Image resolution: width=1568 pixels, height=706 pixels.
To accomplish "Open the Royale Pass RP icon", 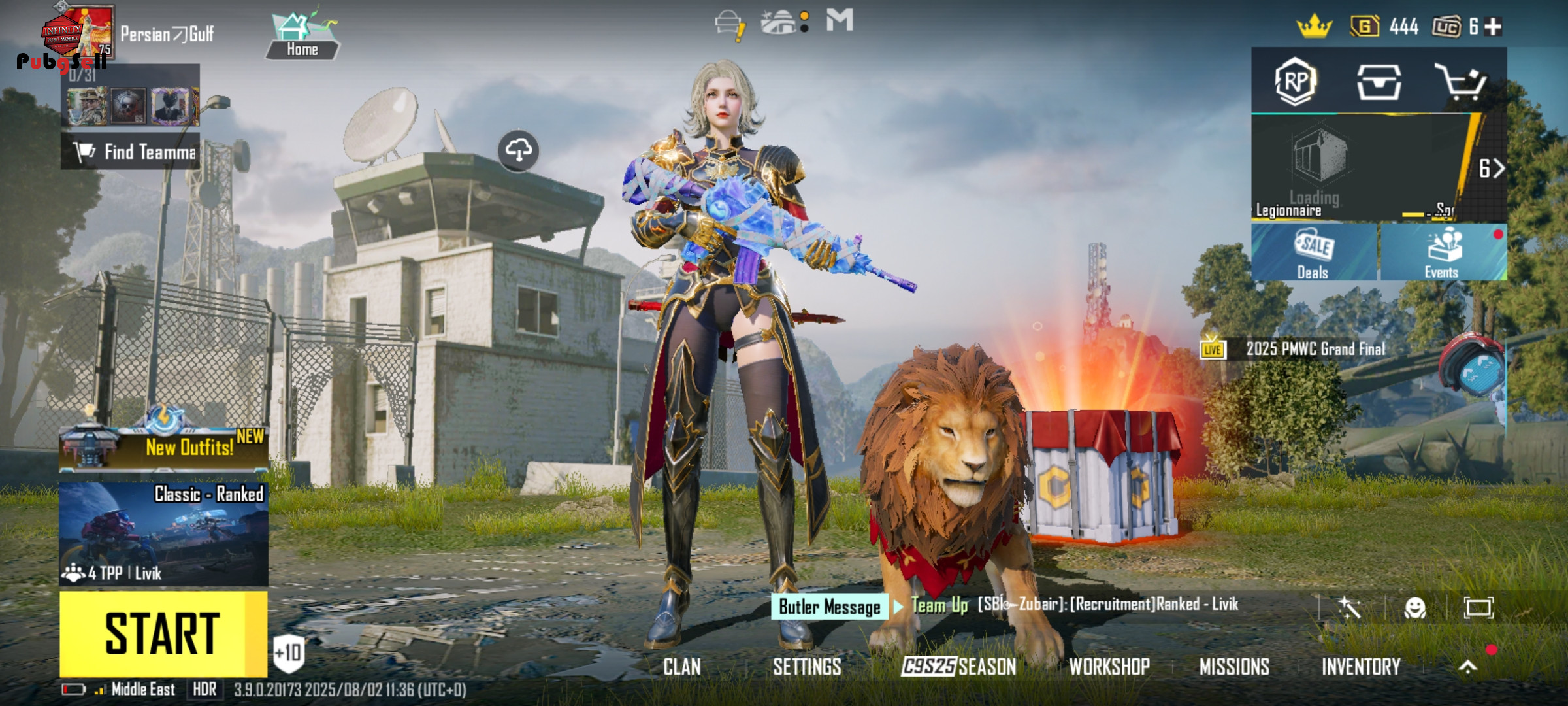I will 1295,82.
